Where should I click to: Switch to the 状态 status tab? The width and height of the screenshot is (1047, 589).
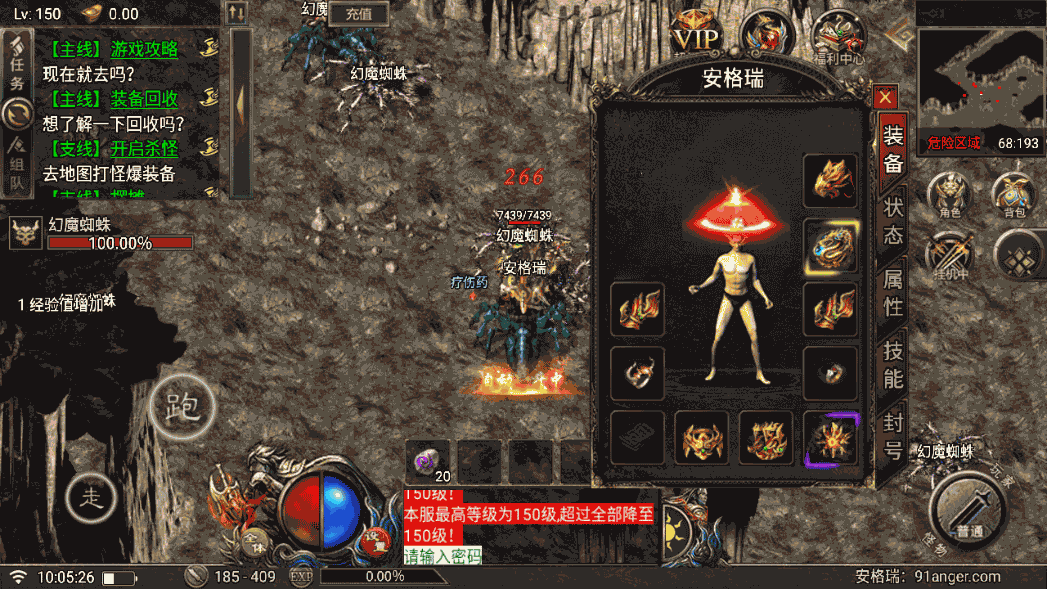892,220
